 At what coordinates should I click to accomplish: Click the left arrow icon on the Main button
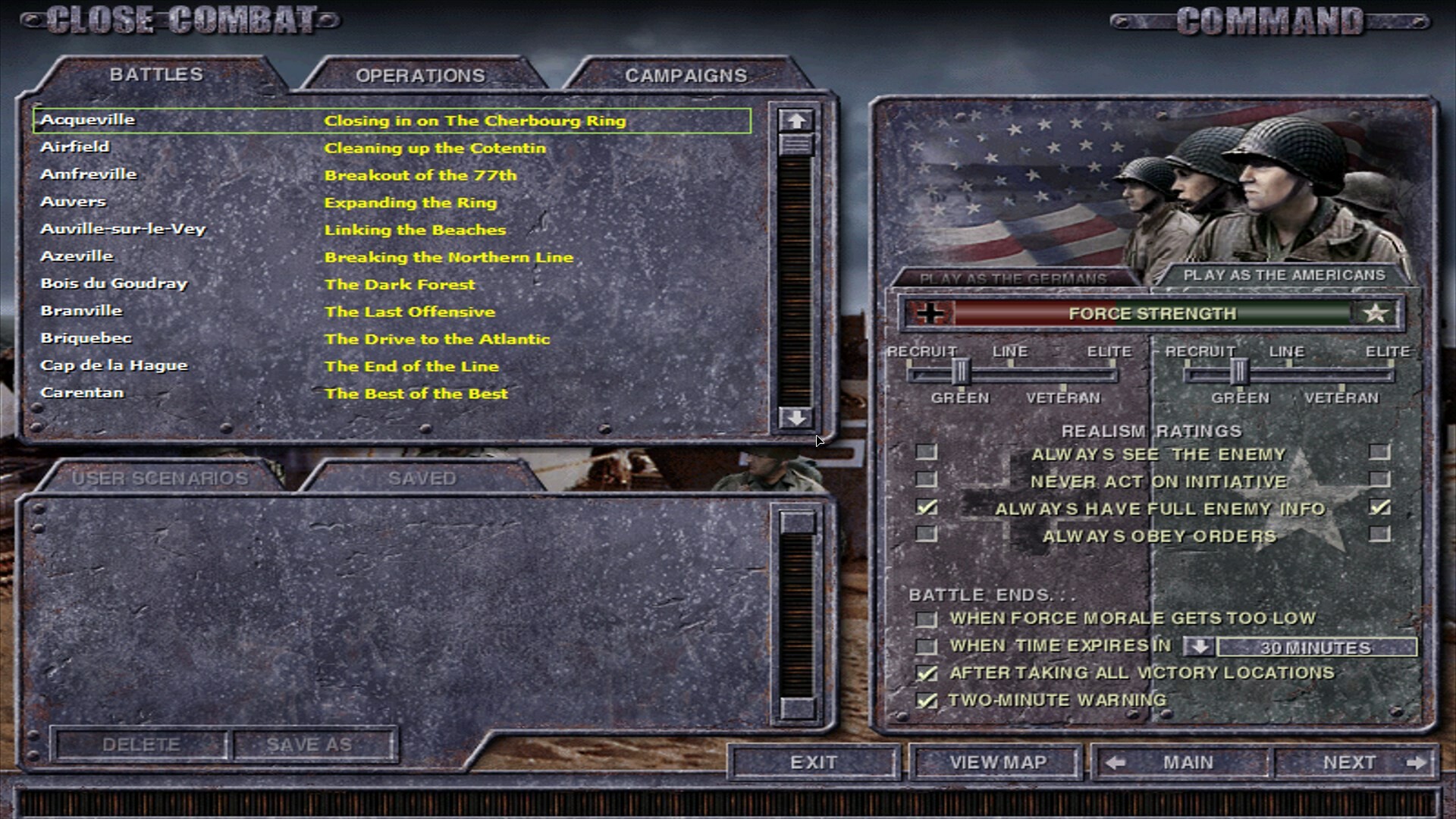coord(1115,762)
